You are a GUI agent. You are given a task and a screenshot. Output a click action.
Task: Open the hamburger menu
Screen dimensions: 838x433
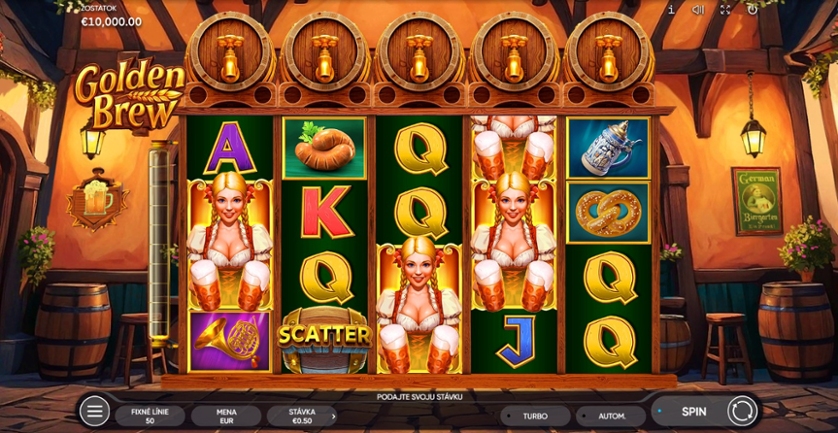[x=95, y=410]
